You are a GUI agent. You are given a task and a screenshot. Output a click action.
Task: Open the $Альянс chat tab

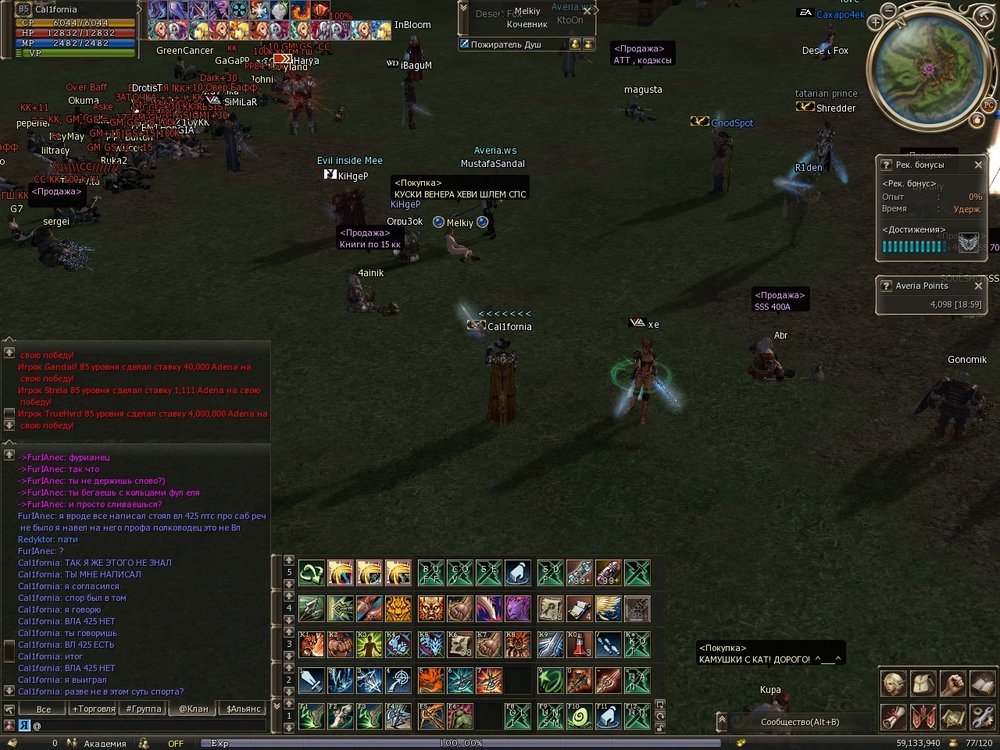point(243,708)
